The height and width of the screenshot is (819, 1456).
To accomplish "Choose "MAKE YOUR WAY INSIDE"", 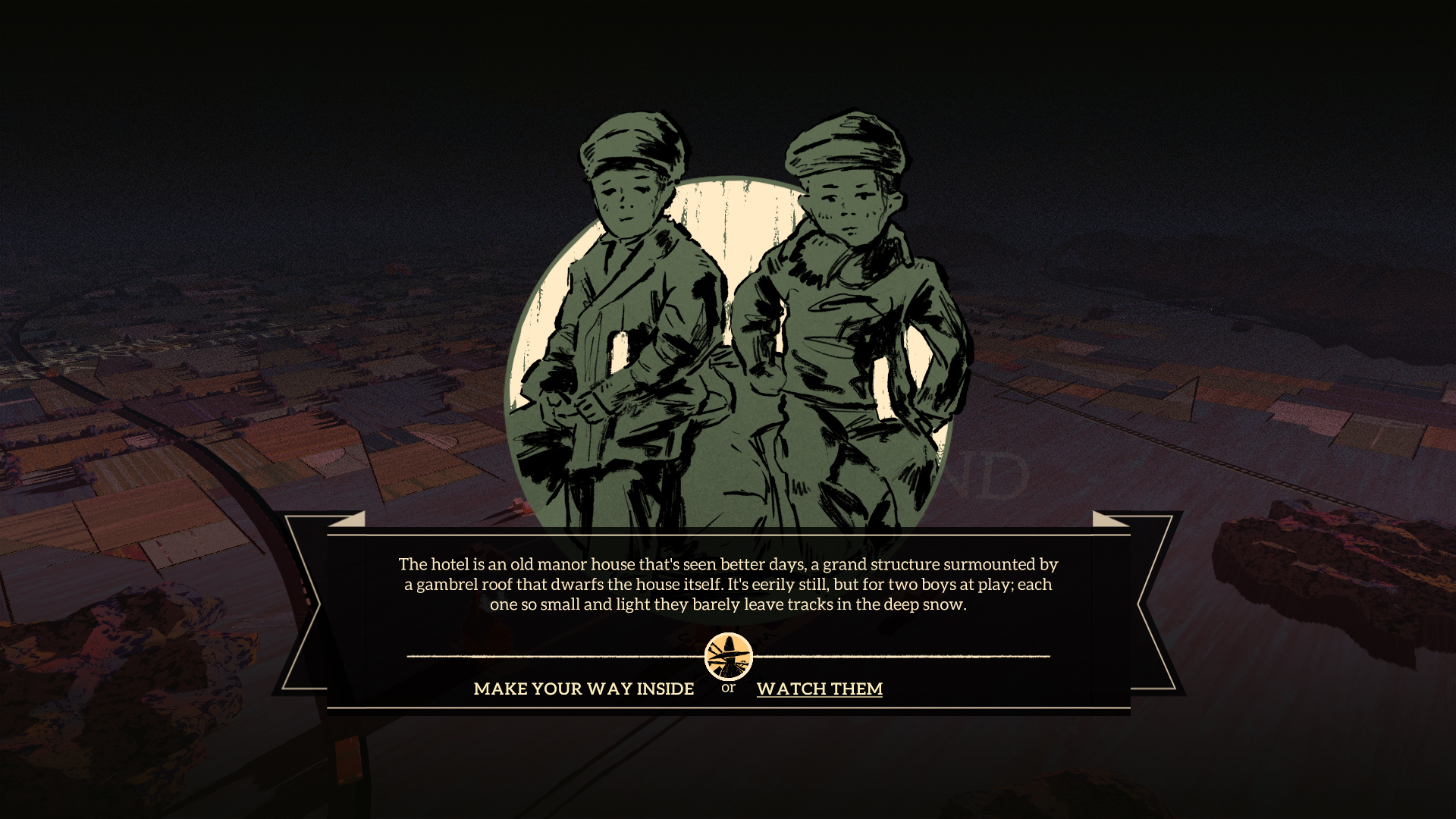I will (582, 689).
